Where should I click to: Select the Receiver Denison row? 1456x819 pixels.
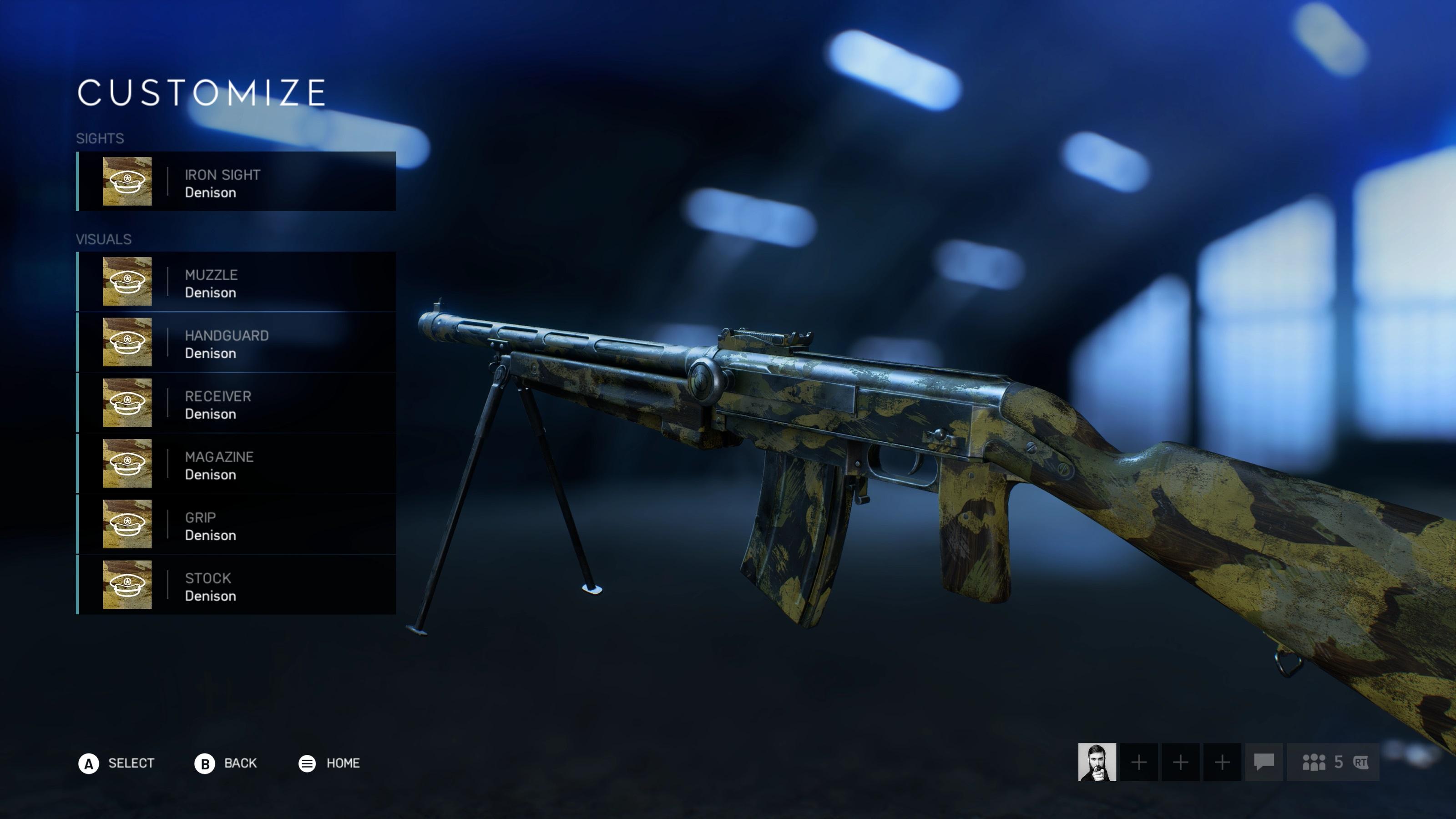(236, 403)
